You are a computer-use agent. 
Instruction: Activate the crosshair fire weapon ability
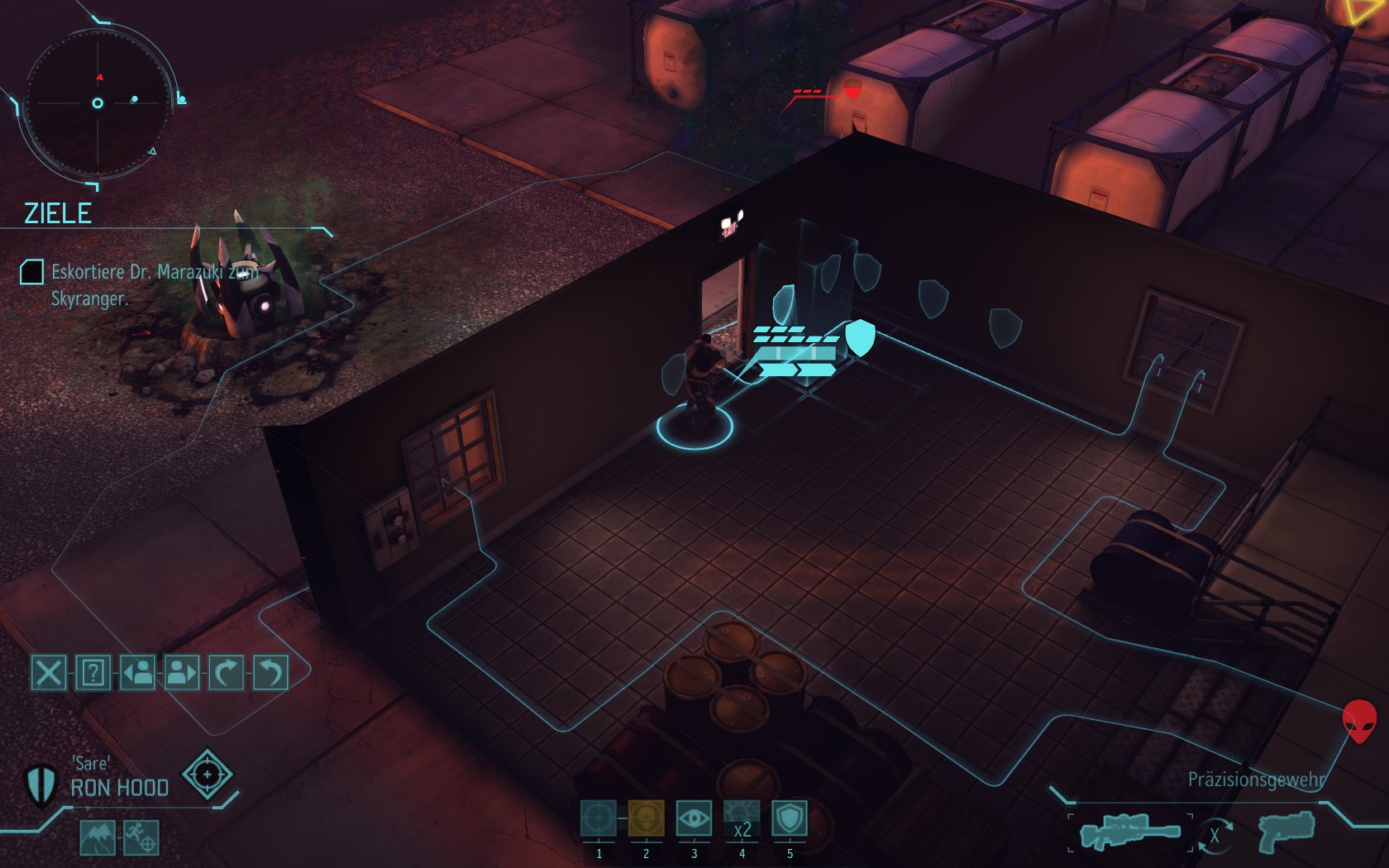tap(599, 818)
